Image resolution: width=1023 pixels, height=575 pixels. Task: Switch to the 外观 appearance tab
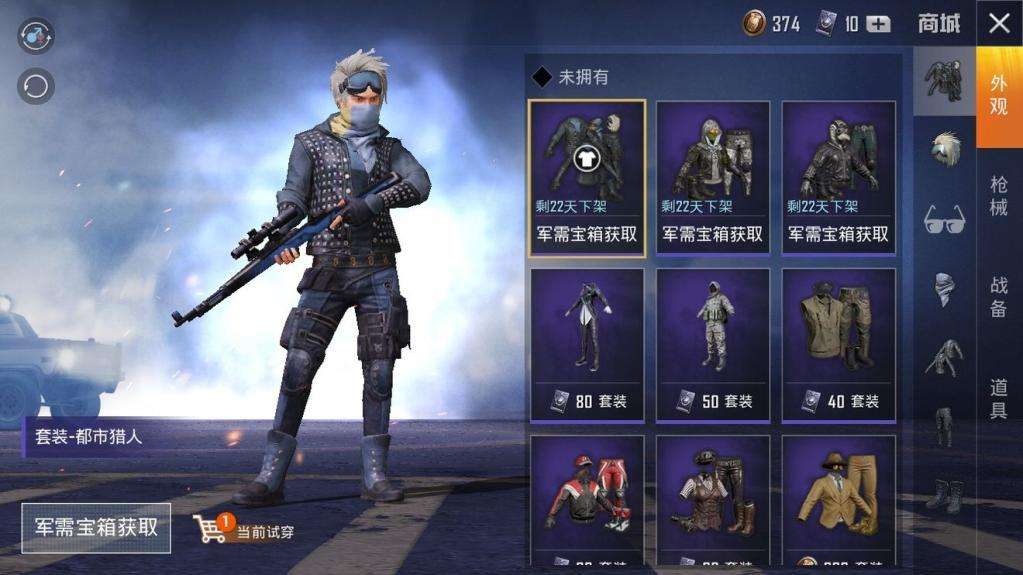pos(998,95)
